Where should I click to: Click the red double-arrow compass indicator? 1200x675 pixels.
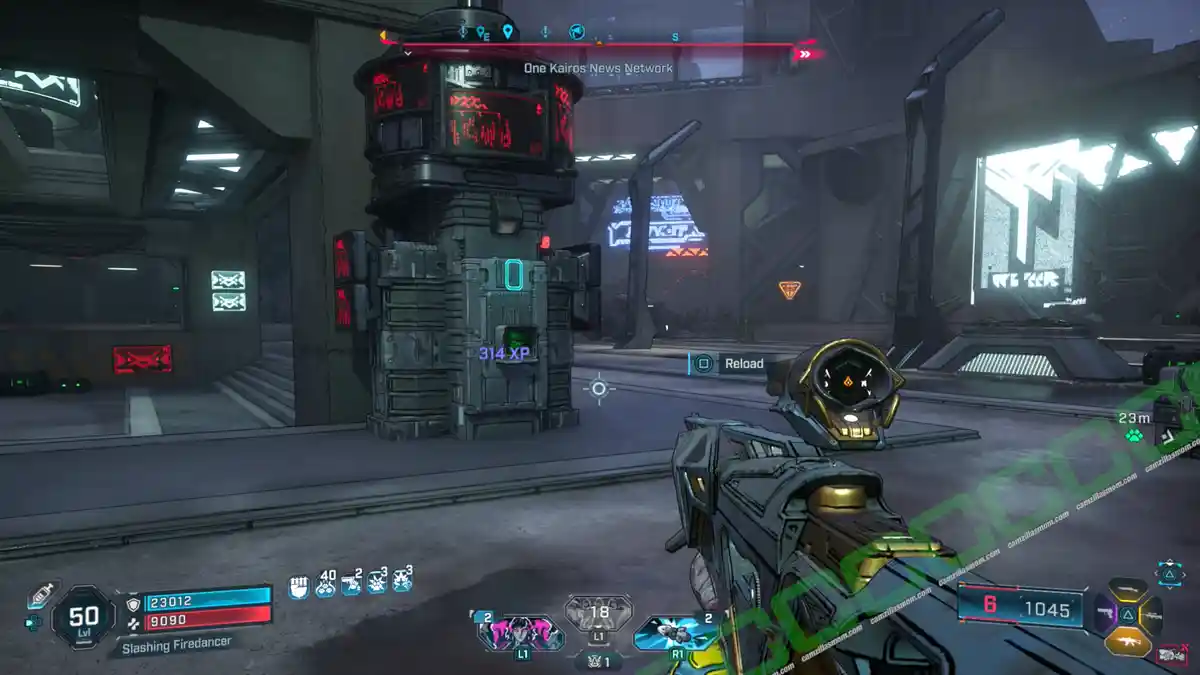point(805,54)
